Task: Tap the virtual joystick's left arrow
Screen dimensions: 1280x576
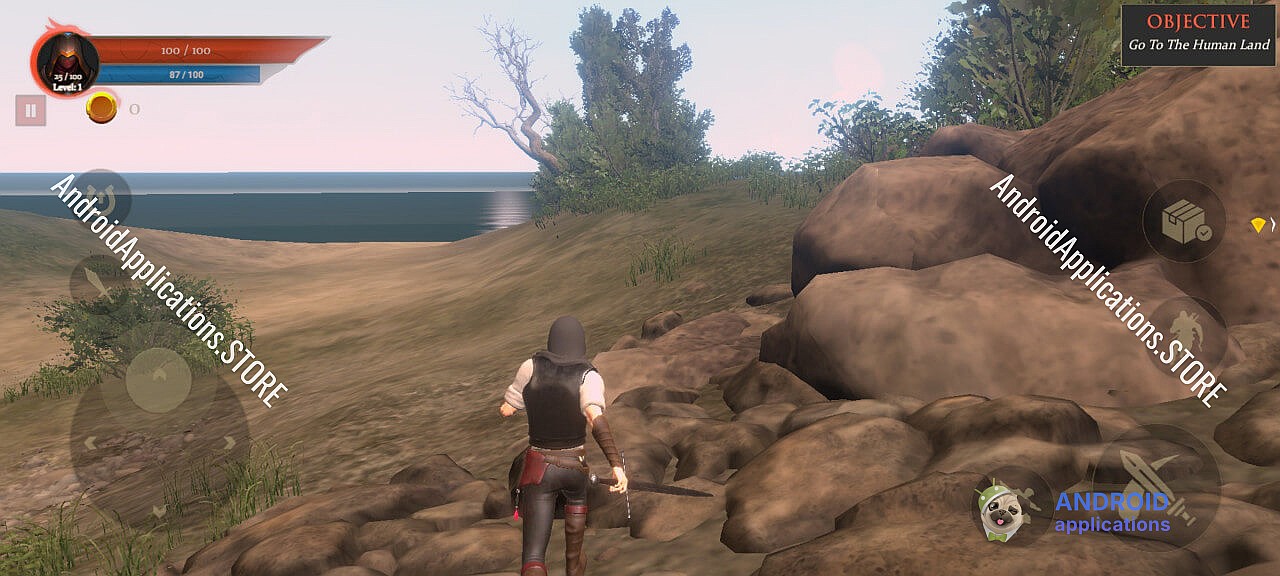Action: point(89,443)
